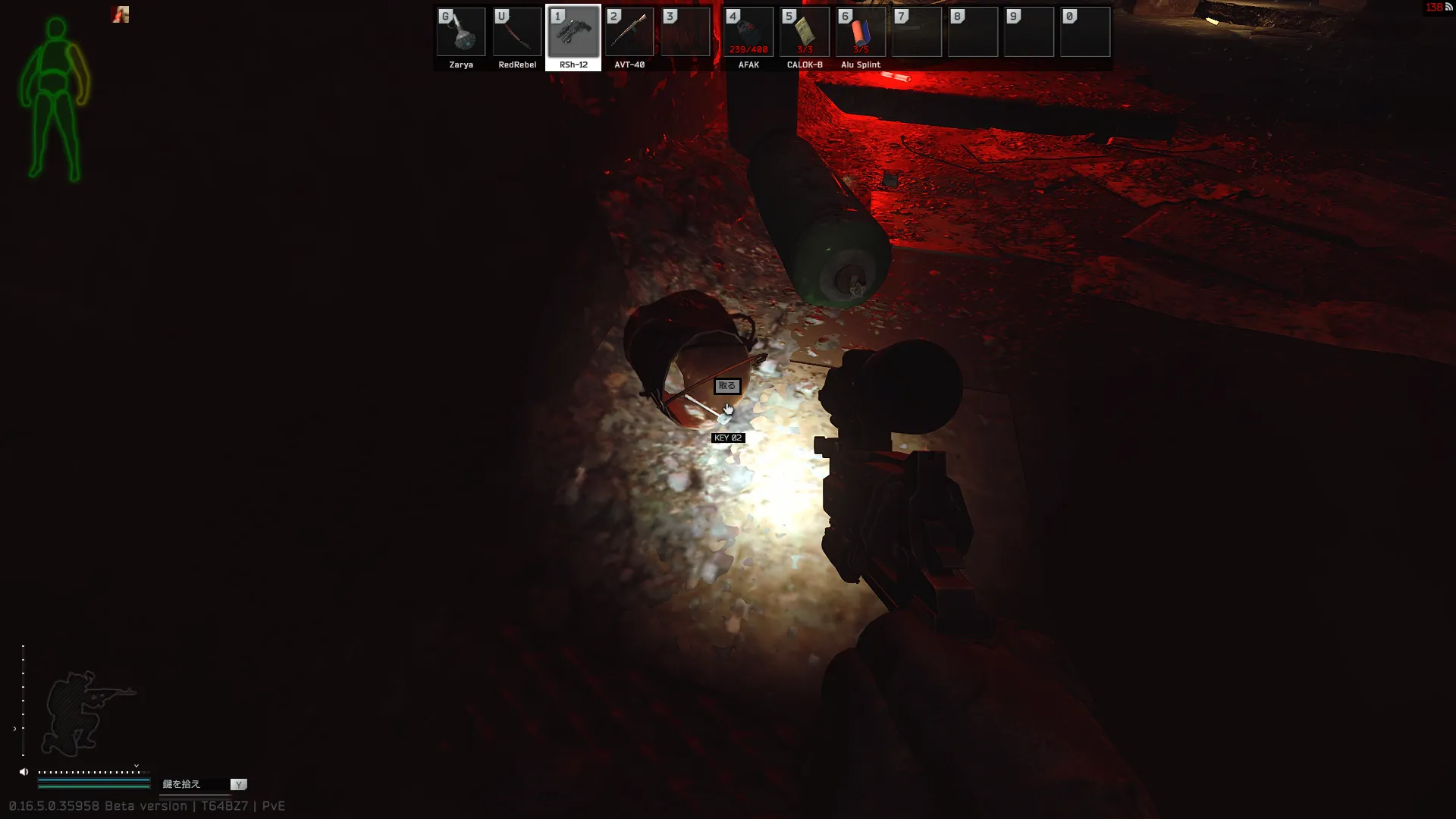The width and height of the screenshot is (1456, 819).
Task: Choose the RedRebel melee slot
Action: [517, 33]
